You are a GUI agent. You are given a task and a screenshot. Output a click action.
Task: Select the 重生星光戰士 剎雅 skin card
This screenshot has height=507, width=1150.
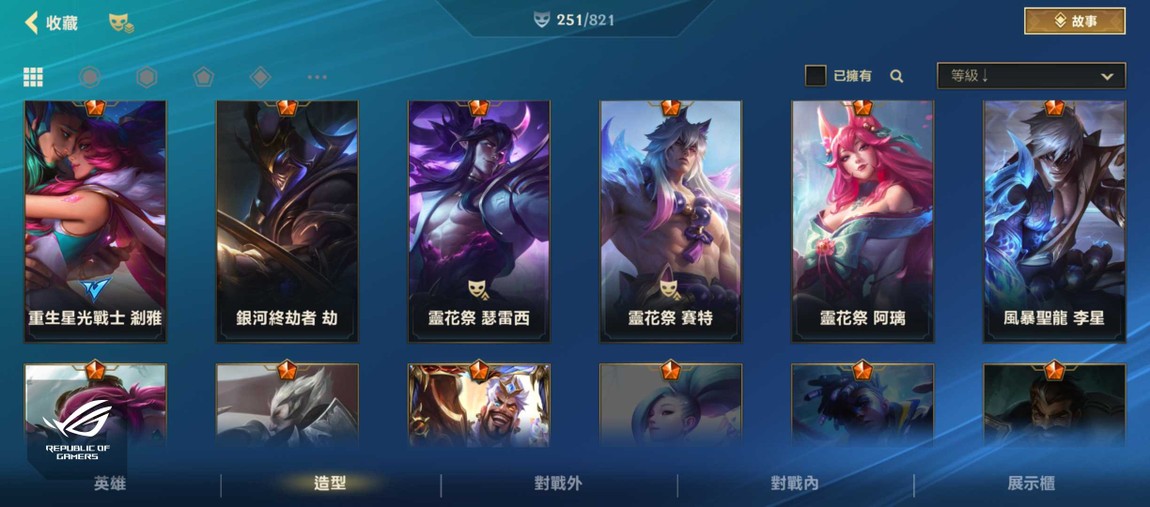pos(96,221)
